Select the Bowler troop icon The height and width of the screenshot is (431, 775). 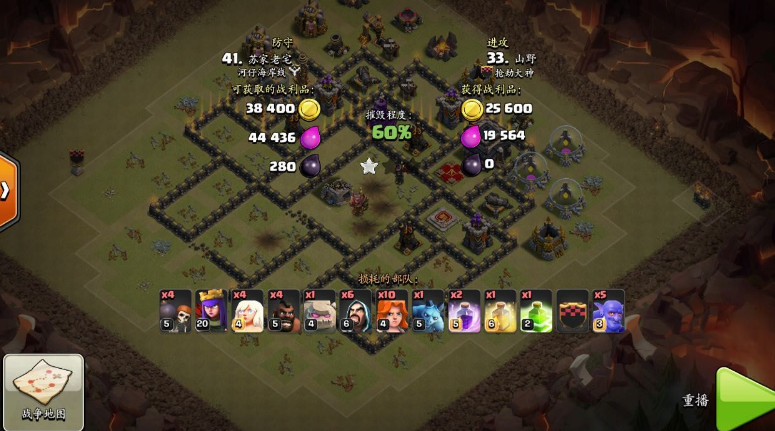pyautogui.click(x=608, y=312)
